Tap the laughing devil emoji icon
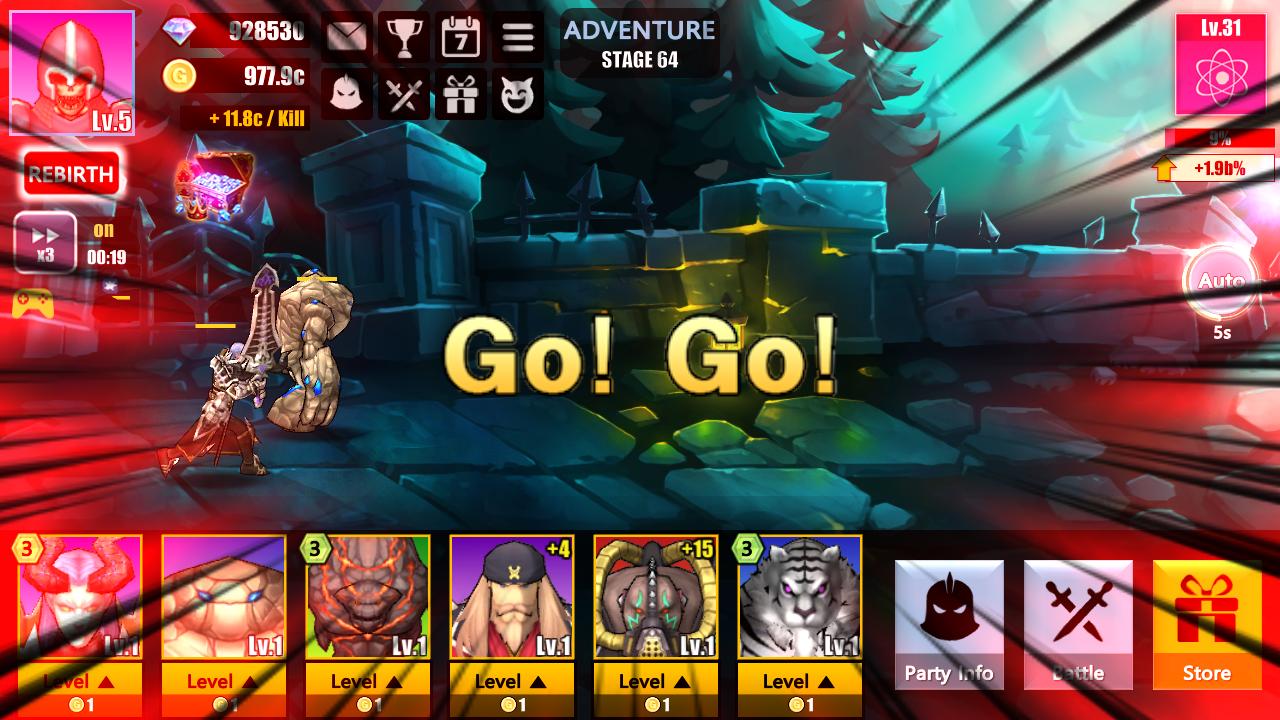Viewport: 1280px width, 720px height. [x=518, y=95]
